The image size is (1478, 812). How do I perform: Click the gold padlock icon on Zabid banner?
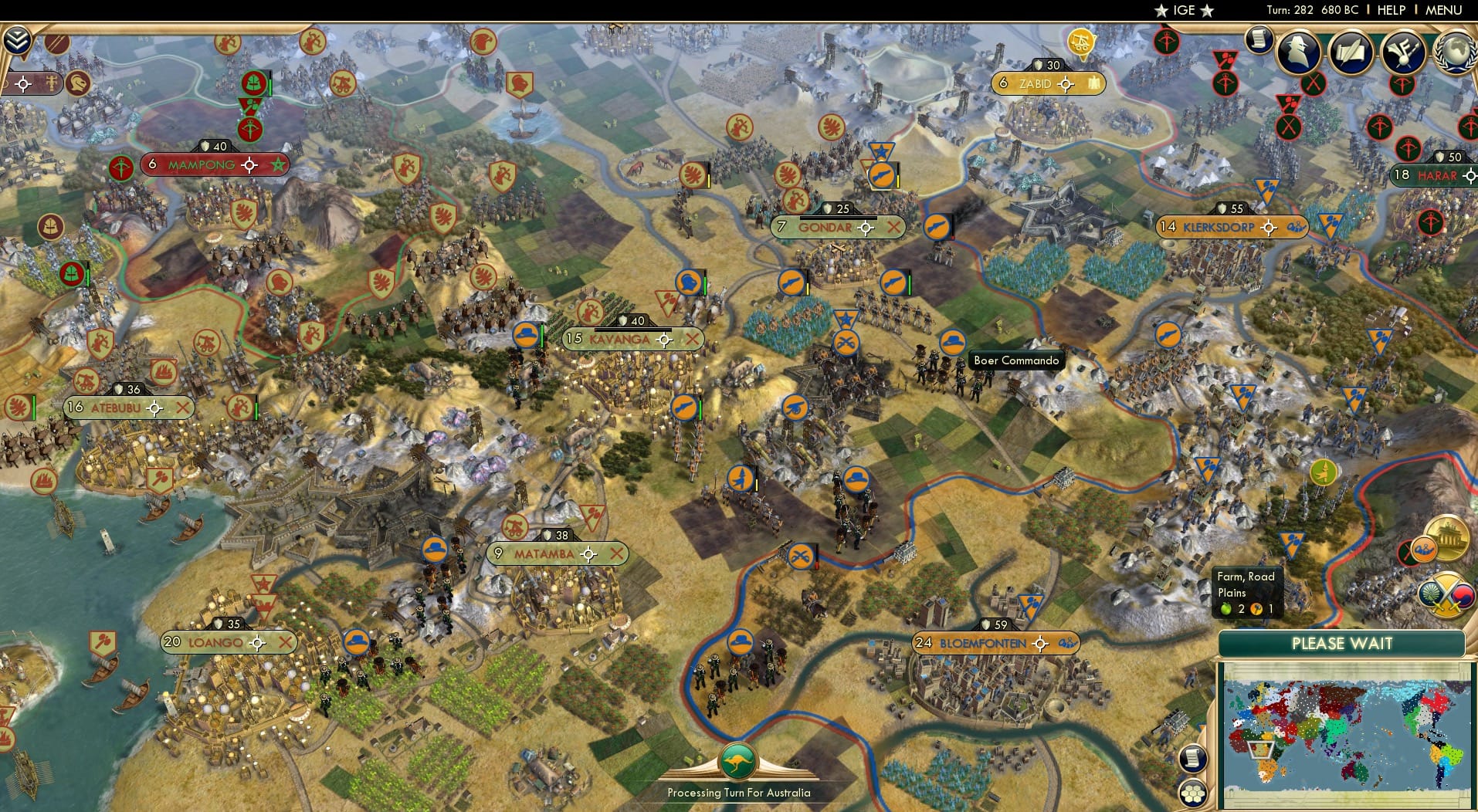tap(1094, 83)
